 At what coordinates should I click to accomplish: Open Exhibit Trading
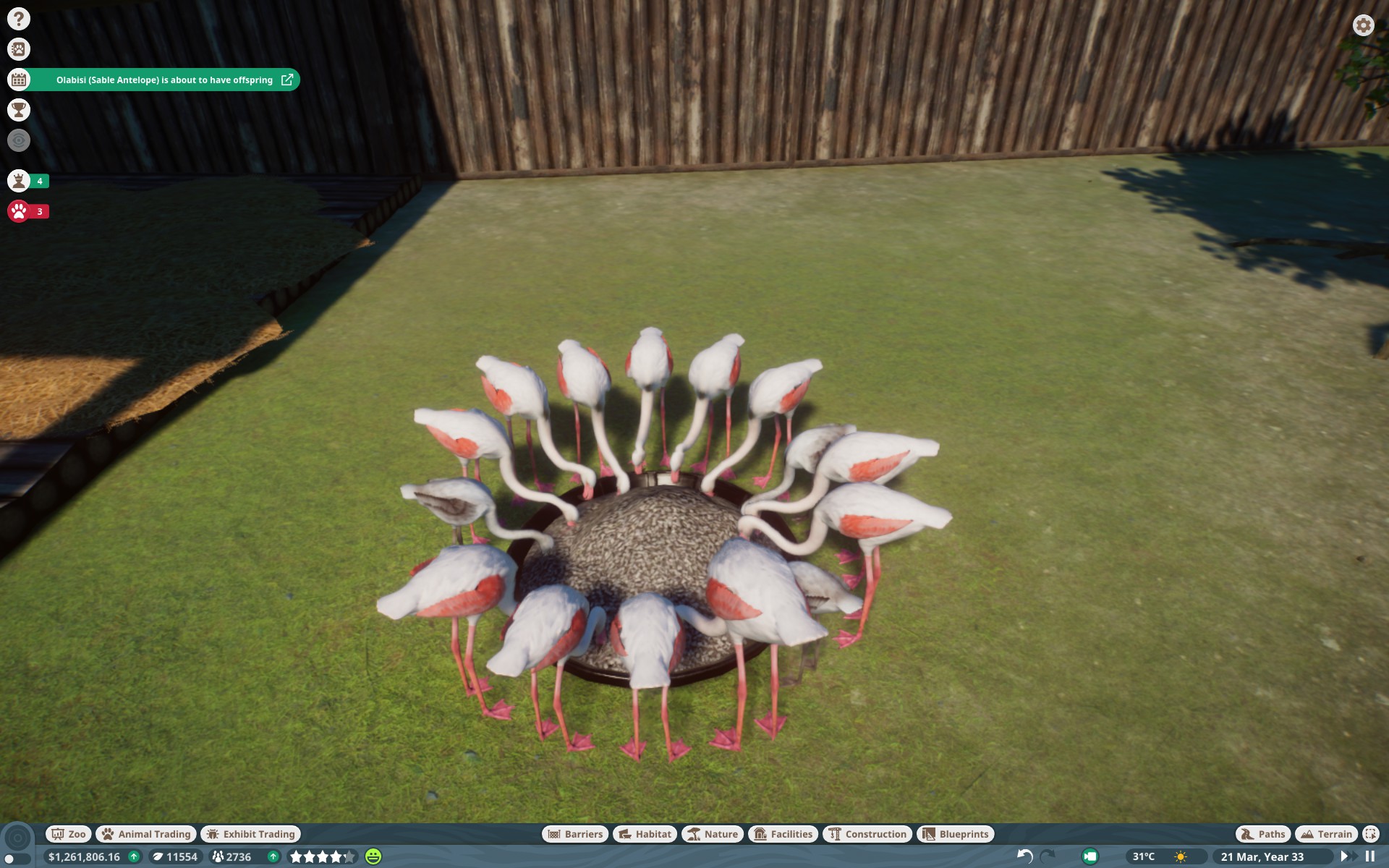tap(250, 834)
